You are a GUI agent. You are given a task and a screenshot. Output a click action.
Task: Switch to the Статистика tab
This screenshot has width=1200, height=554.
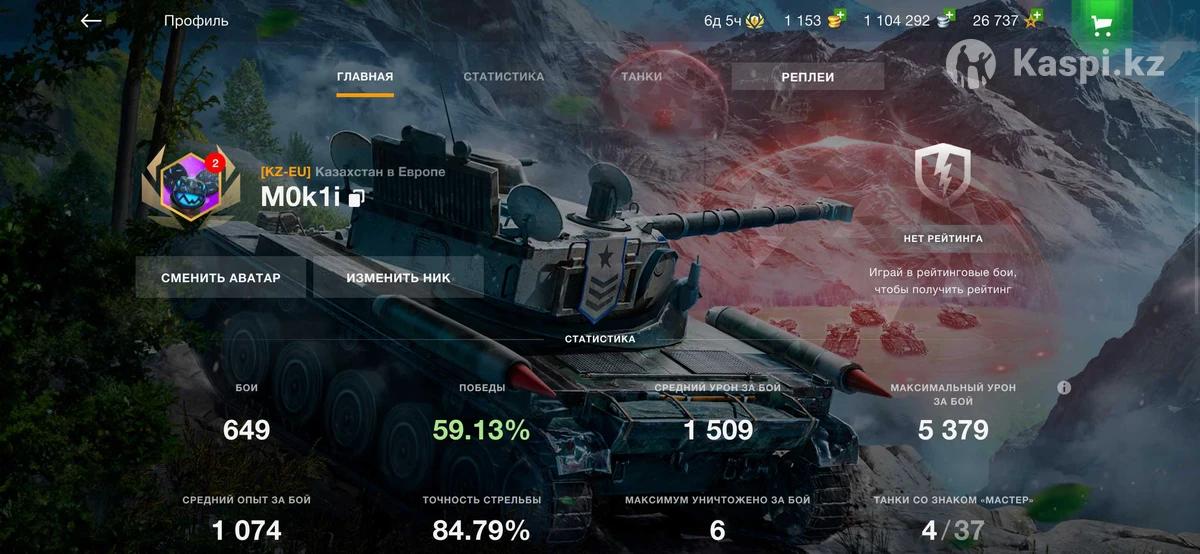tap(504, 77)
